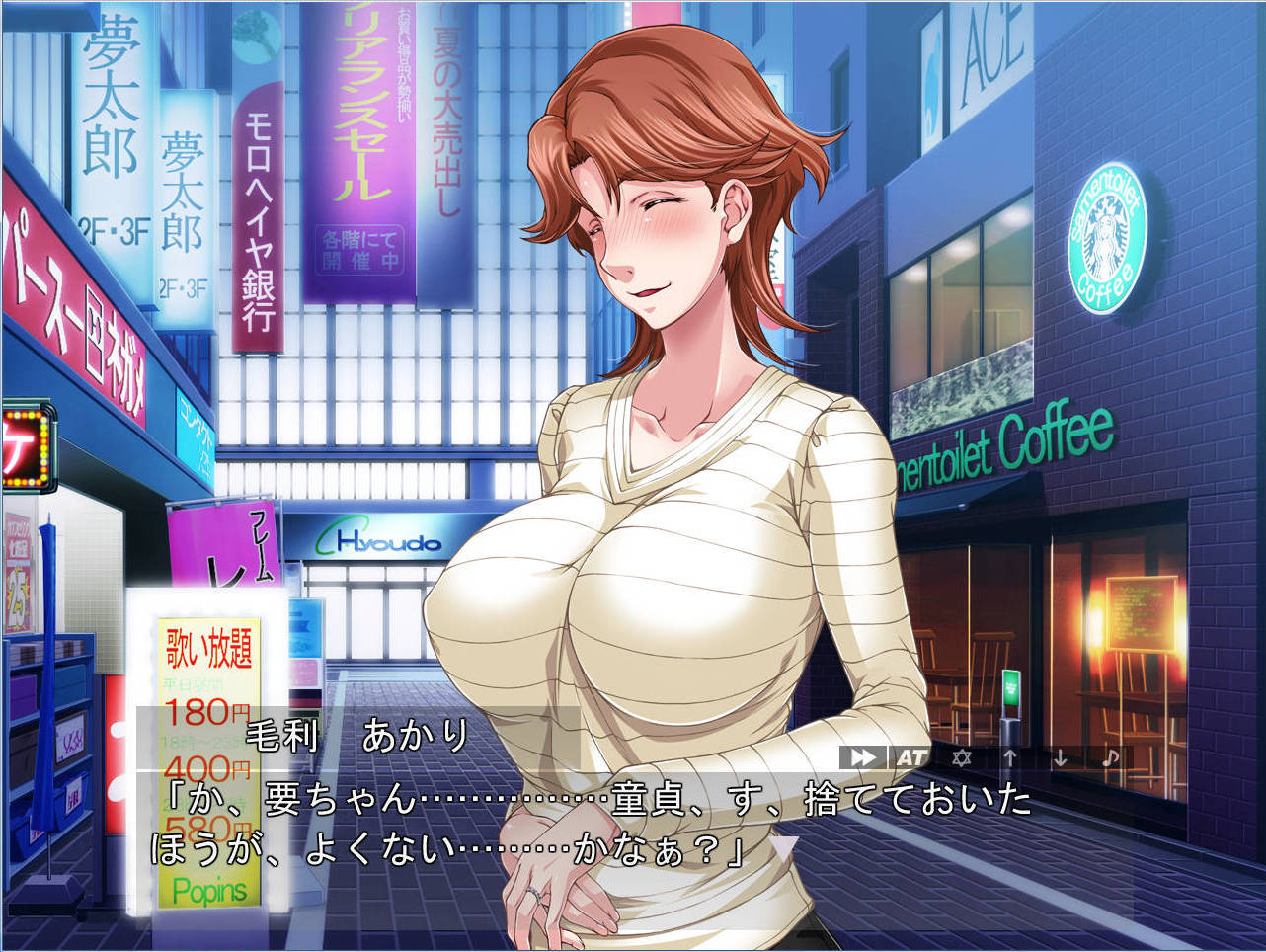Toggle the AT auto-play button
Viewport: 1266px width, 952px height.
click(911, 757)
